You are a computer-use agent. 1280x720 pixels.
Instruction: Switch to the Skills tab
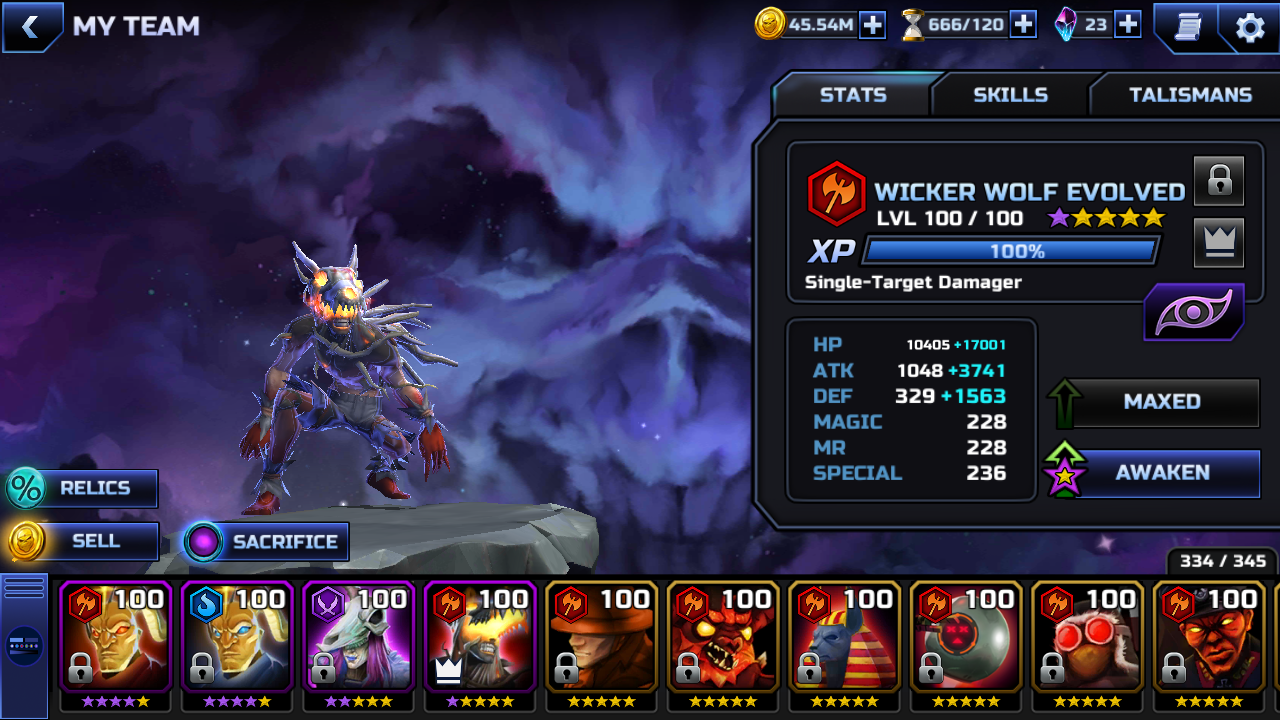[1010, 95]
